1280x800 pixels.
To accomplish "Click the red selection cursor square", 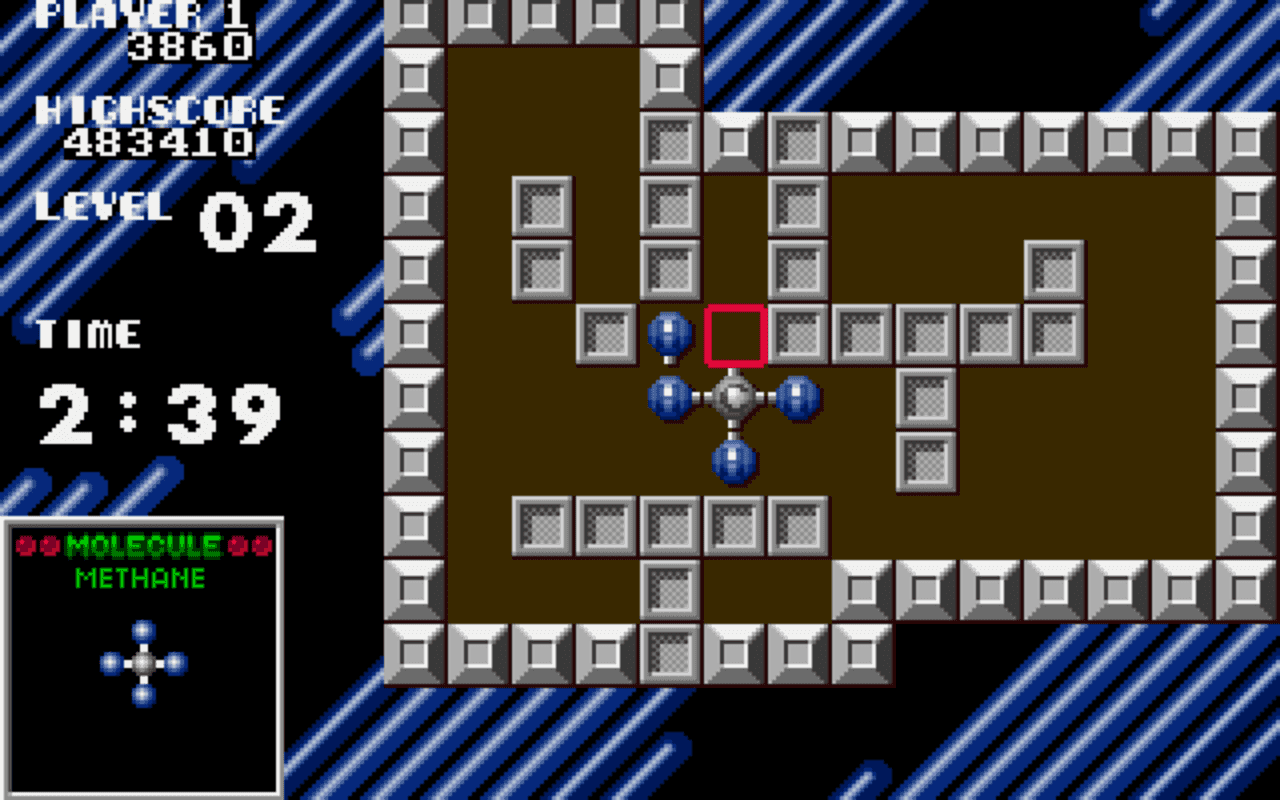I will (x=735, y=334).
